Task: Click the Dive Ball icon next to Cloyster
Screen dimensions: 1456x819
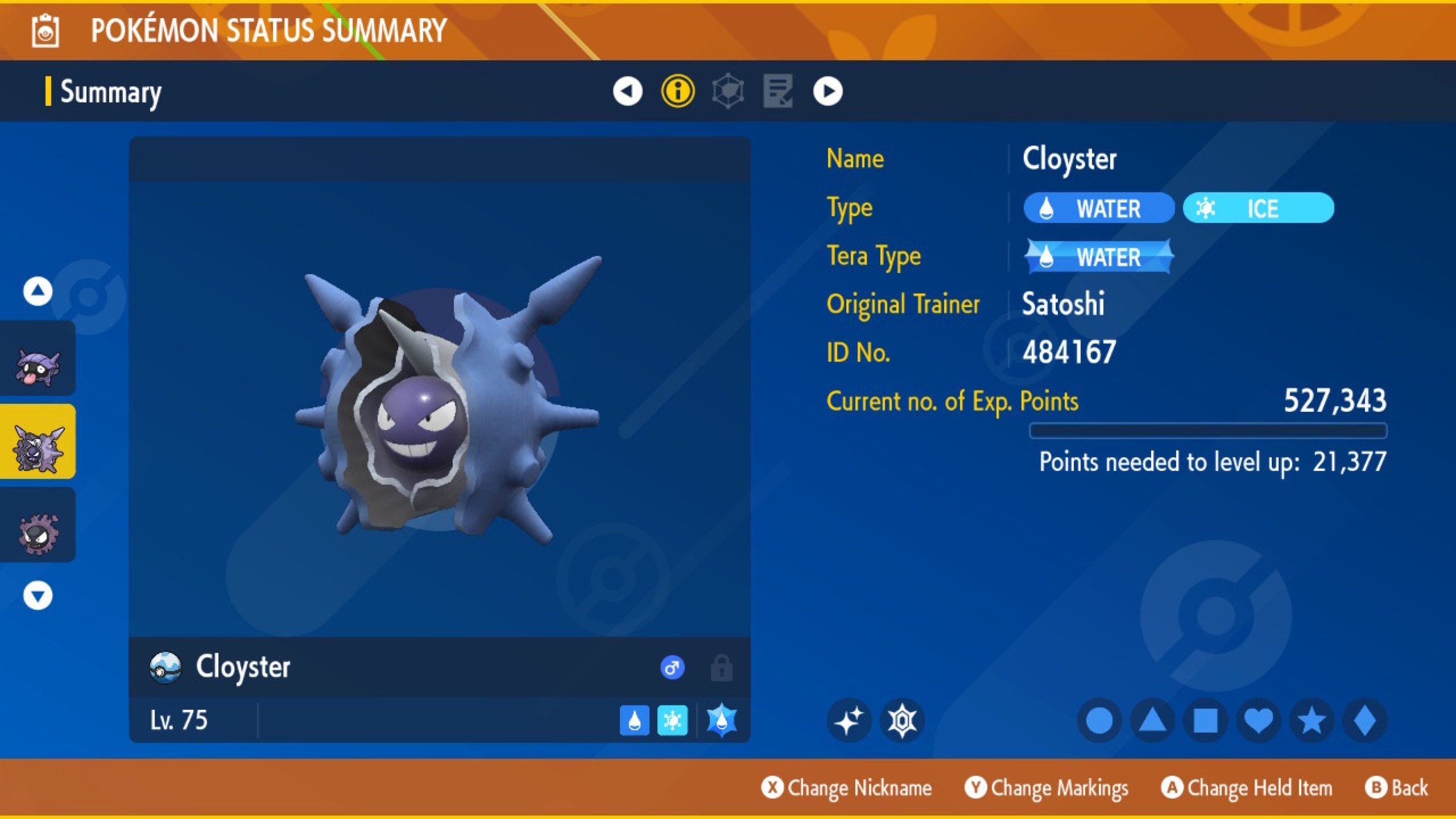Action: 164,667
